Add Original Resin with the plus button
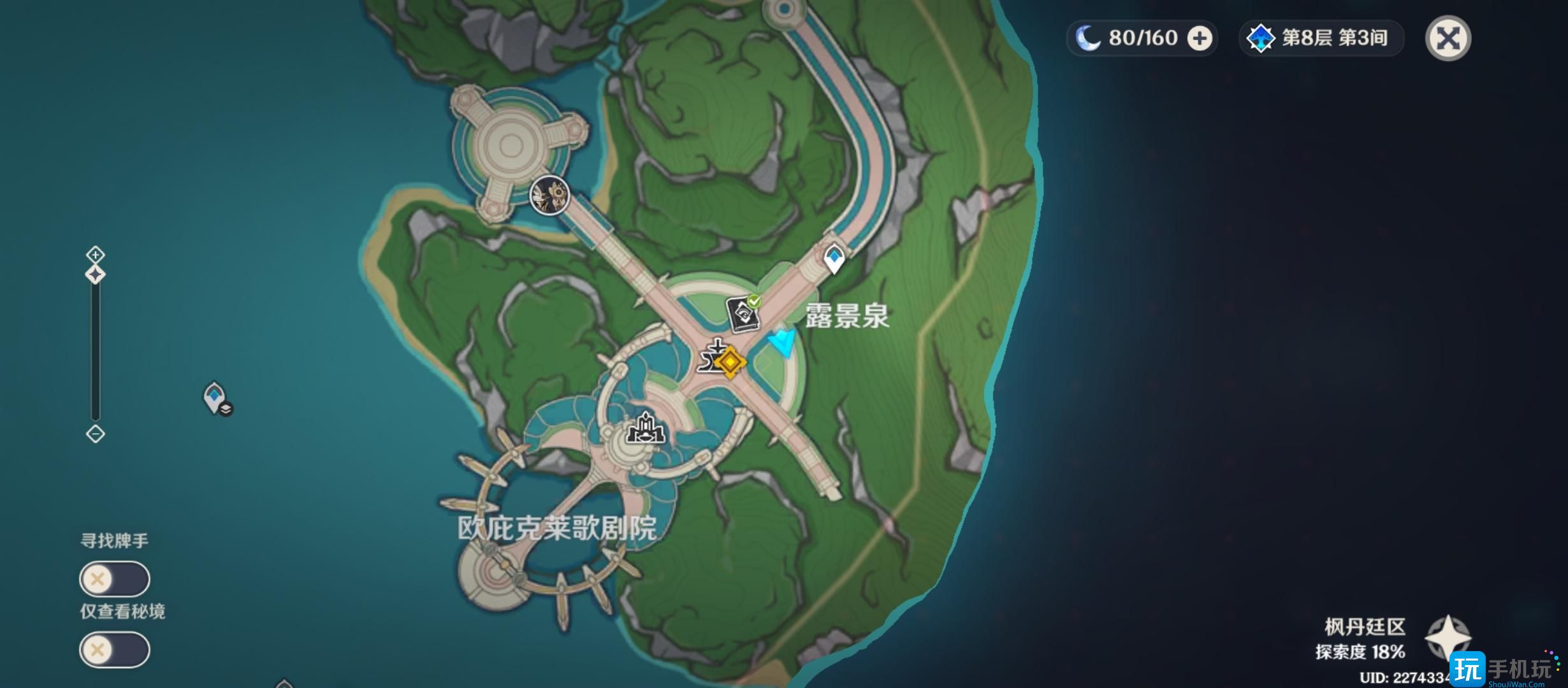The height and width of the screenshot is (688, 1568). [1200, 39]
